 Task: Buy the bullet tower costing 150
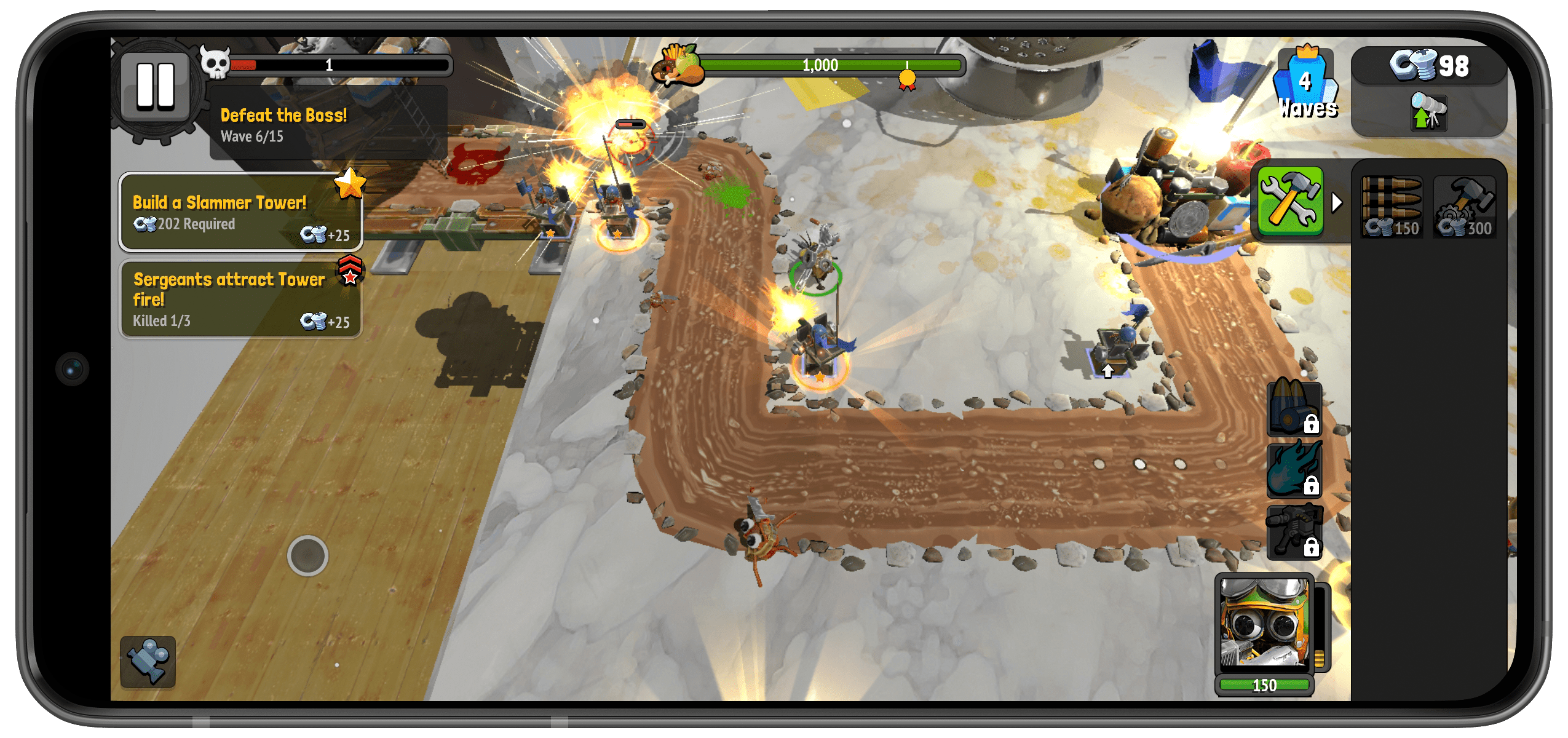[x=1392, y=207]
